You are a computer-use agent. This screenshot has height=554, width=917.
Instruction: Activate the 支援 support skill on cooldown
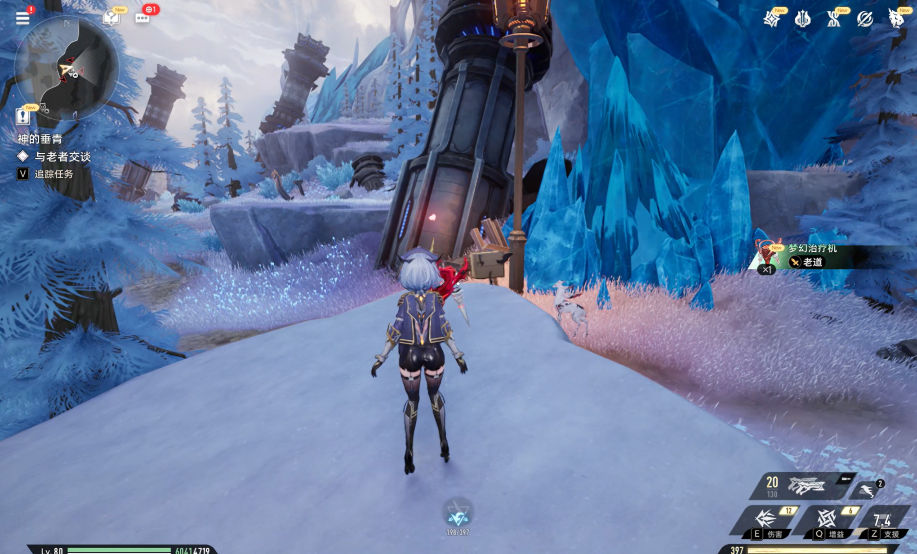[883, 520]
